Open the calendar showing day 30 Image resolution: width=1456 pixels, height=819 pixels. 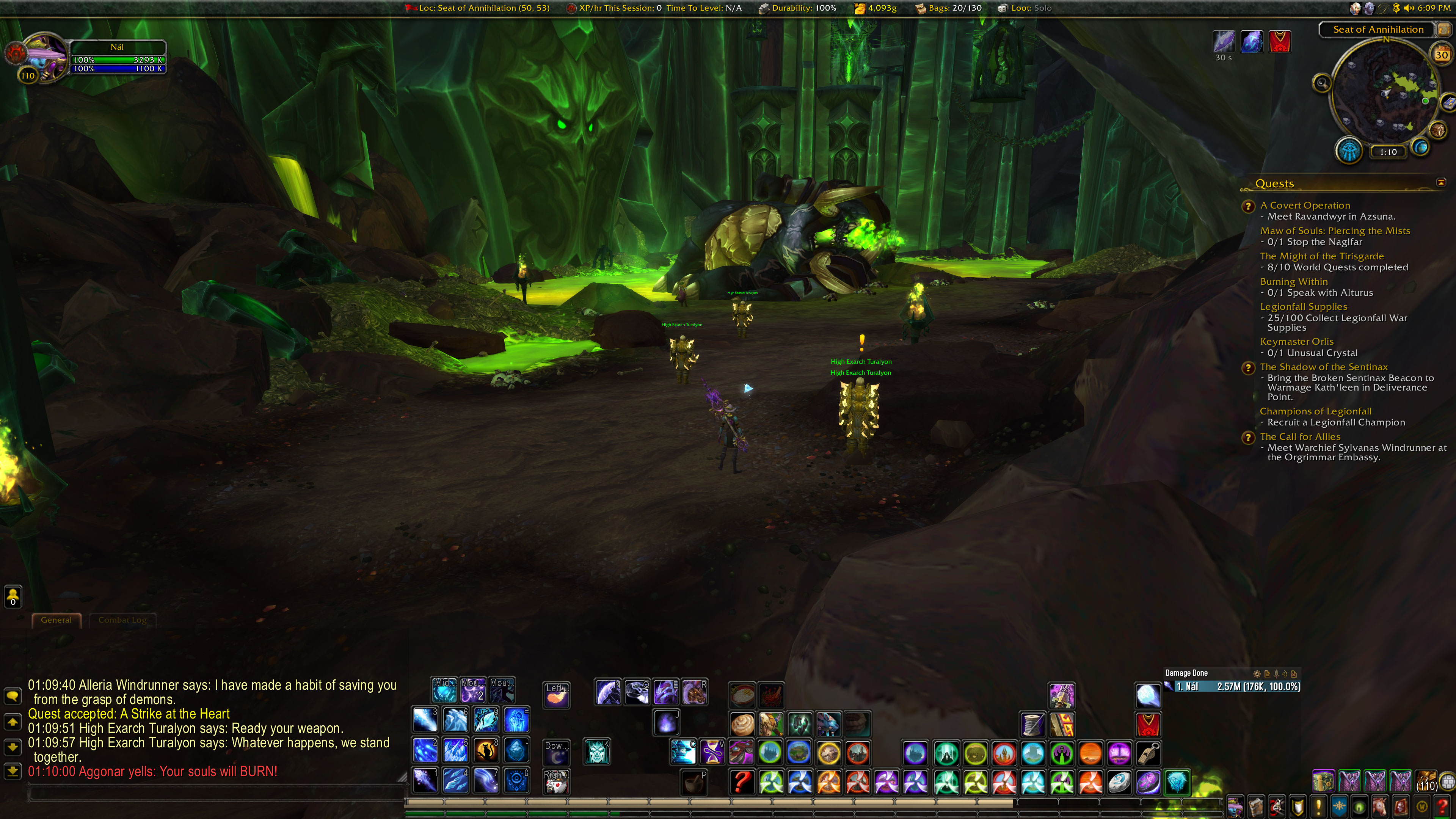(x=1441, y=55)
